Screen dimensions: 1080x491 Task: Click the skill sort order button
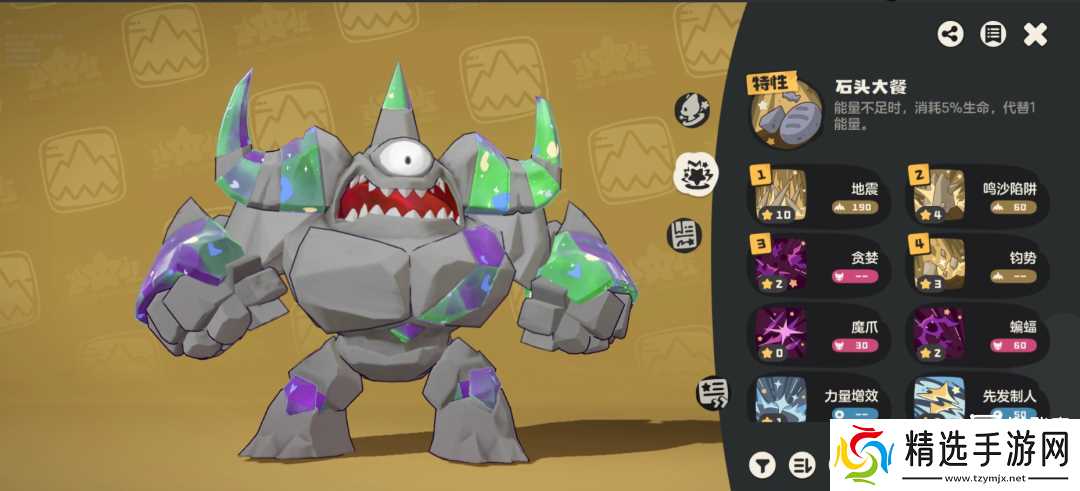click(802, 464)
